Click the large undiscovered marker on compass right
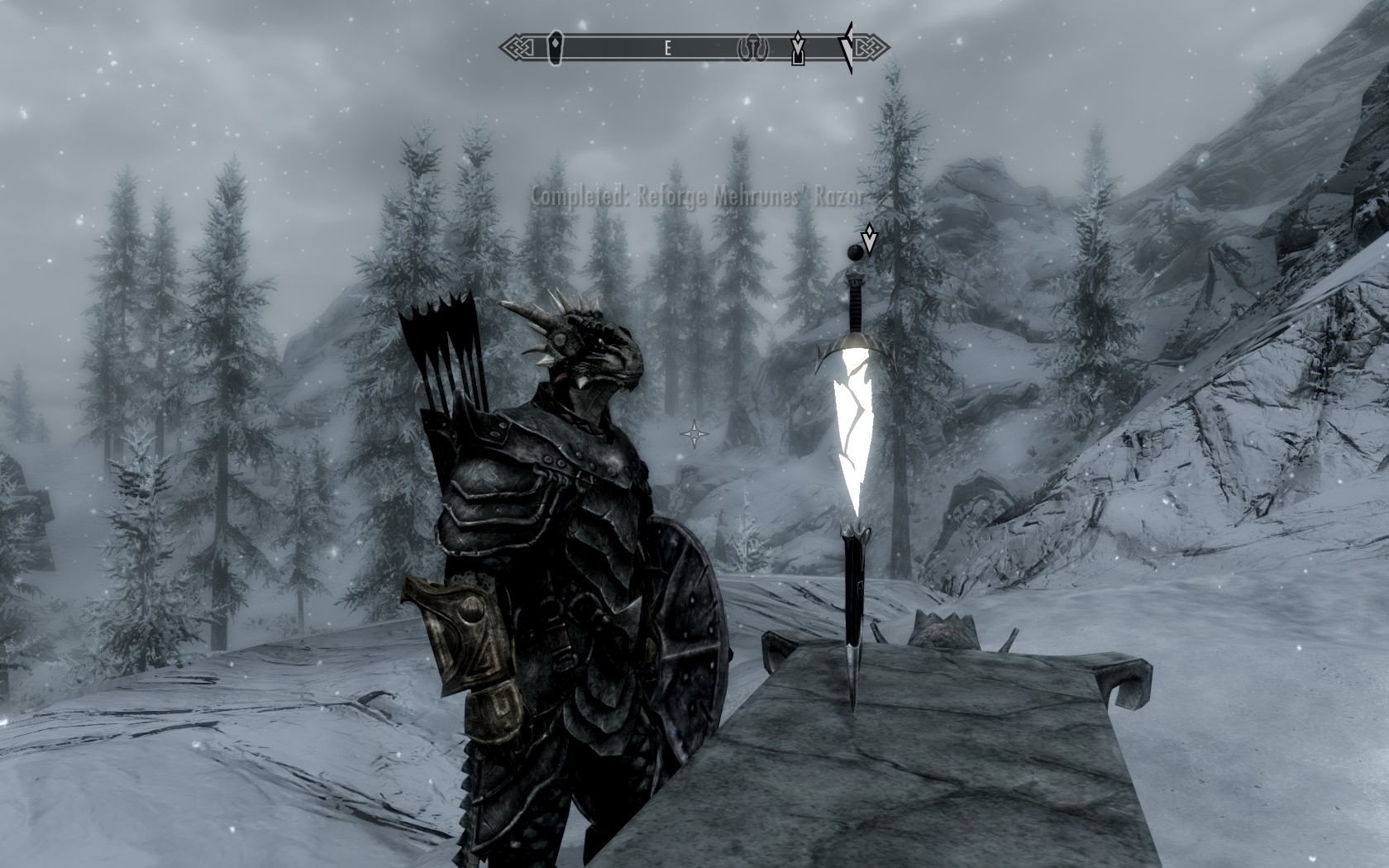 click(x=845, y=45)
